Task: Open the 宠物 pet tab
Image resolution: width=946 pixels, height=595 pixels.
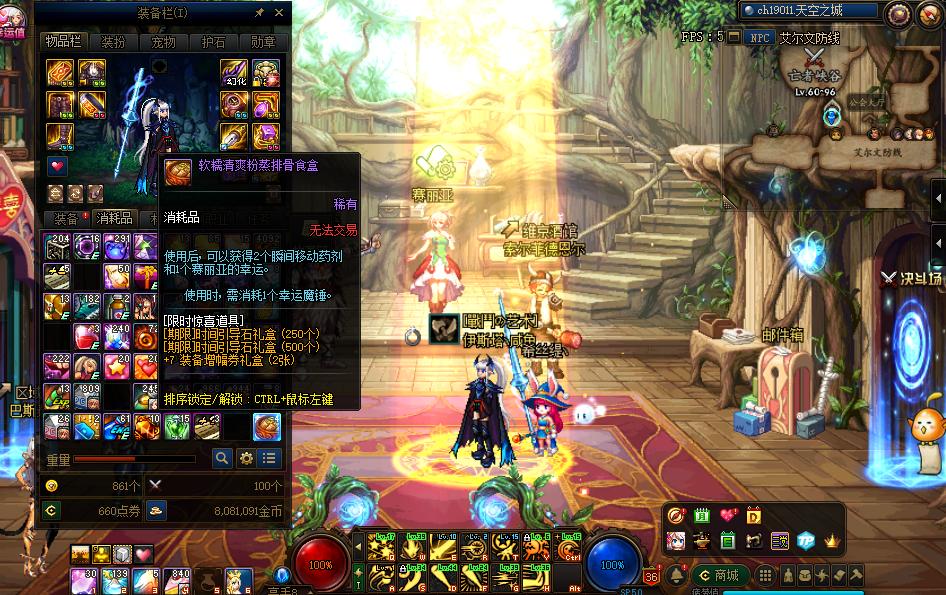Action: [x=163, y=42]
